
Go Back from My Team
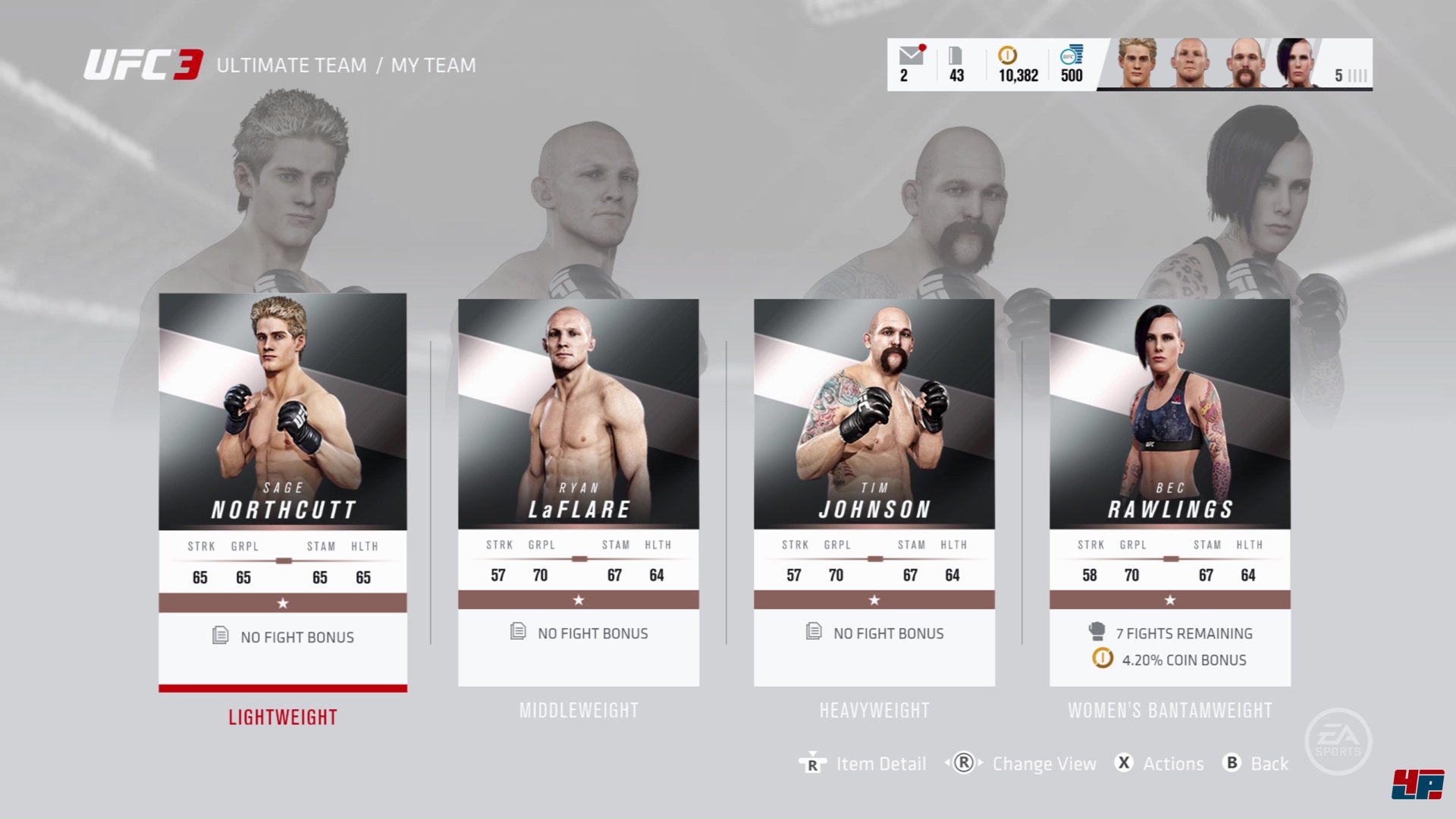1256,764
